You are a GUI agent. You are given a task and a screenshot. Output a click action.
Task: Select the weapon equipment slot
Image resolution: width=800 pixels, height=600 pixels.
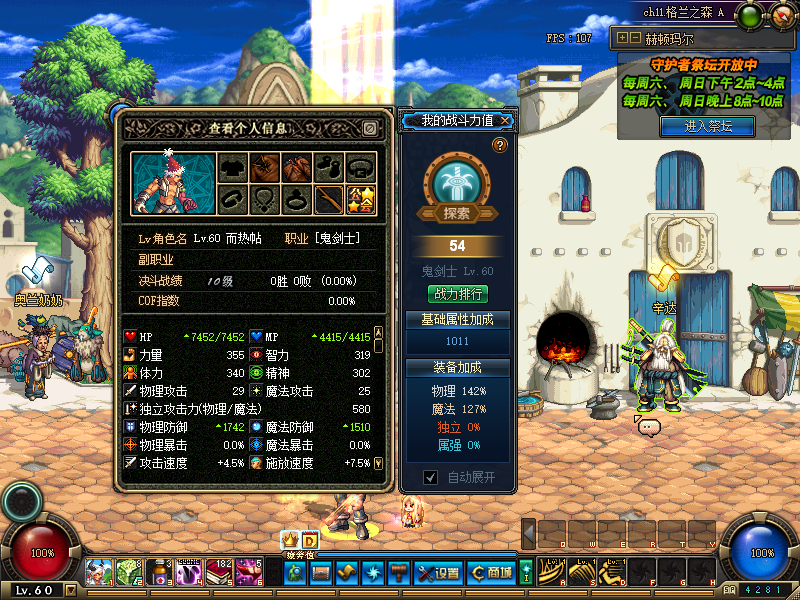[x=328, y=199]
